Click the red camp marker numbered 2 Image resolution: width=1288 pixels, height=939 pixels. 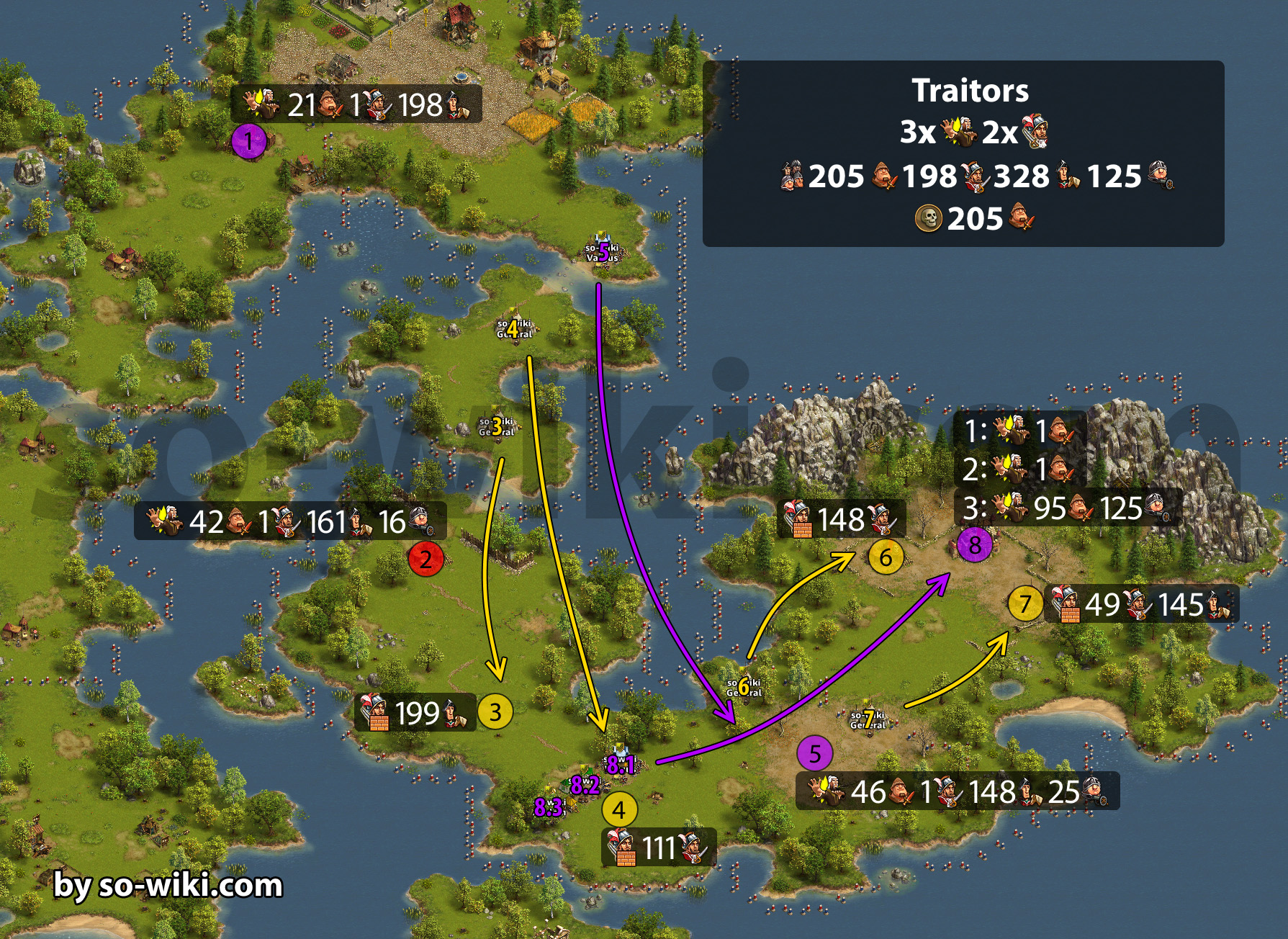[425, 560]
